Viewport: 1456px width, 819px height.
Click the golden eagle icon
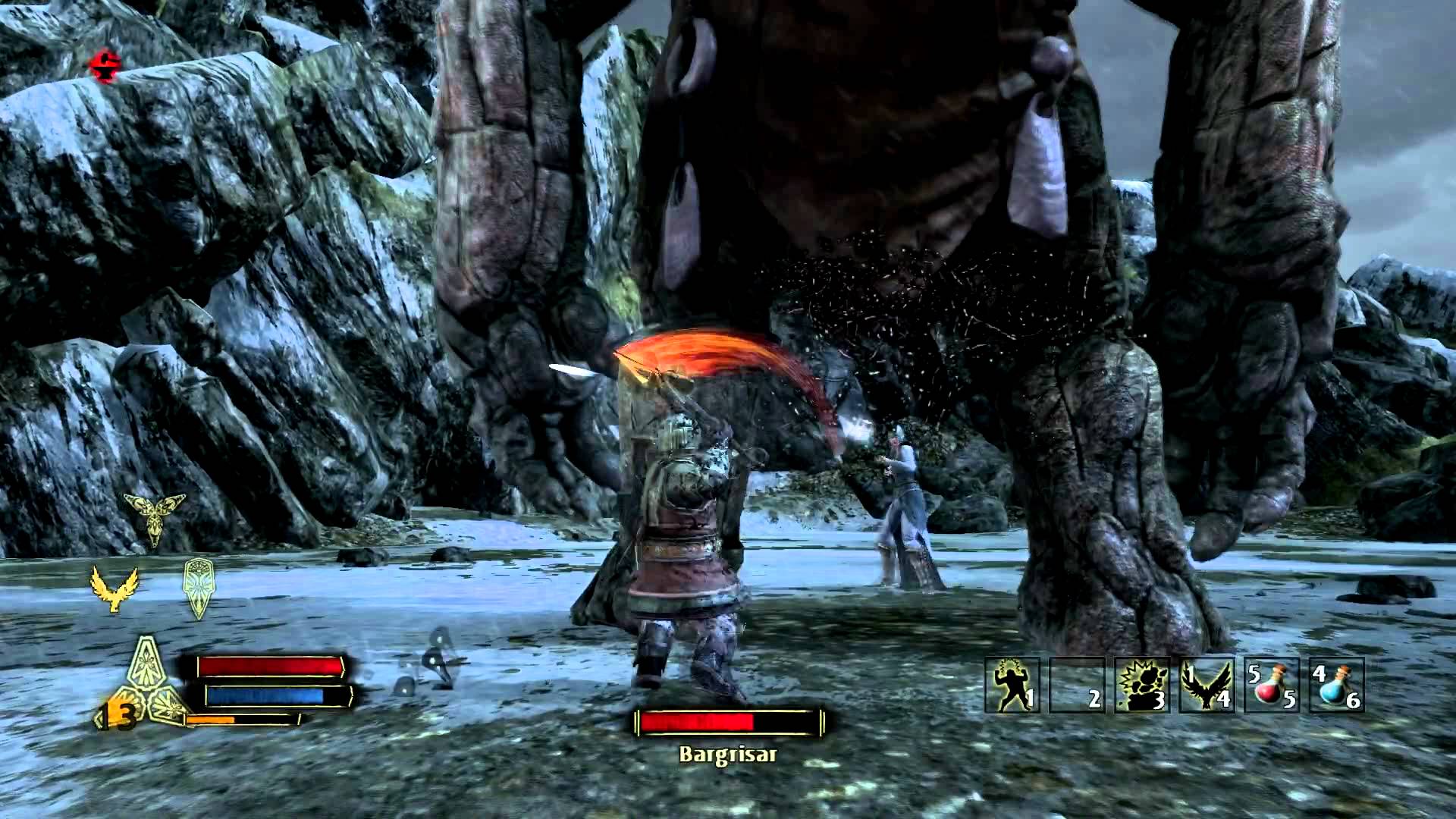pos(115,588)
